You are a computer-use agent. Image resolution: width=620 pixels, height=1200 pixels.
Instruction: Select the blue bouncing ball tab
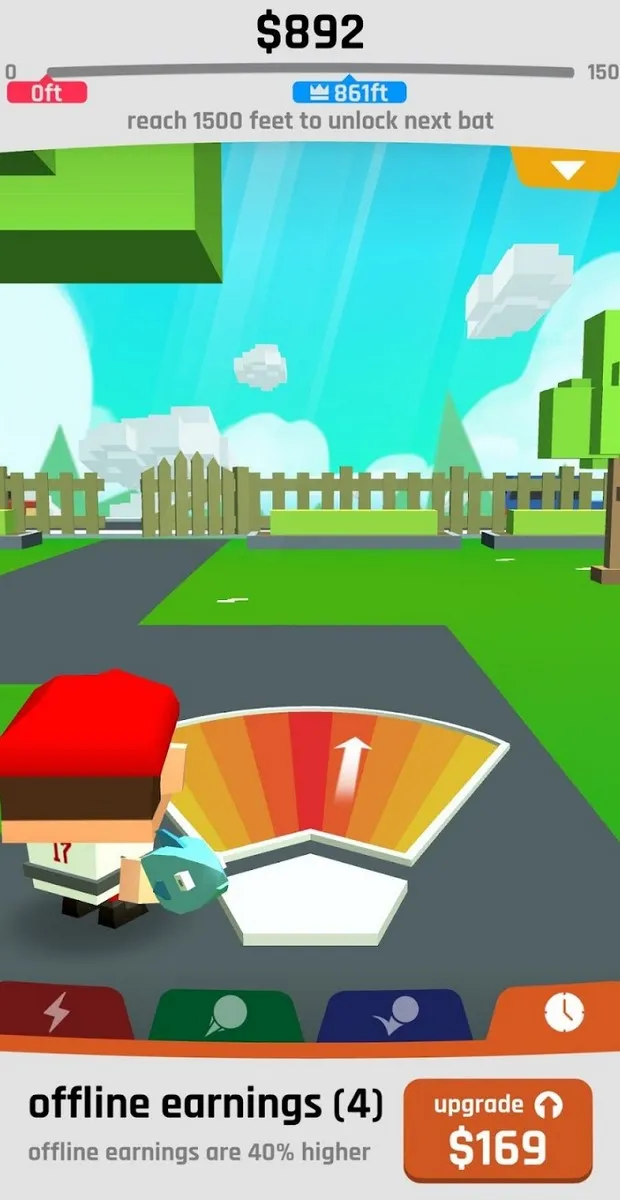tap(395, 1015)
